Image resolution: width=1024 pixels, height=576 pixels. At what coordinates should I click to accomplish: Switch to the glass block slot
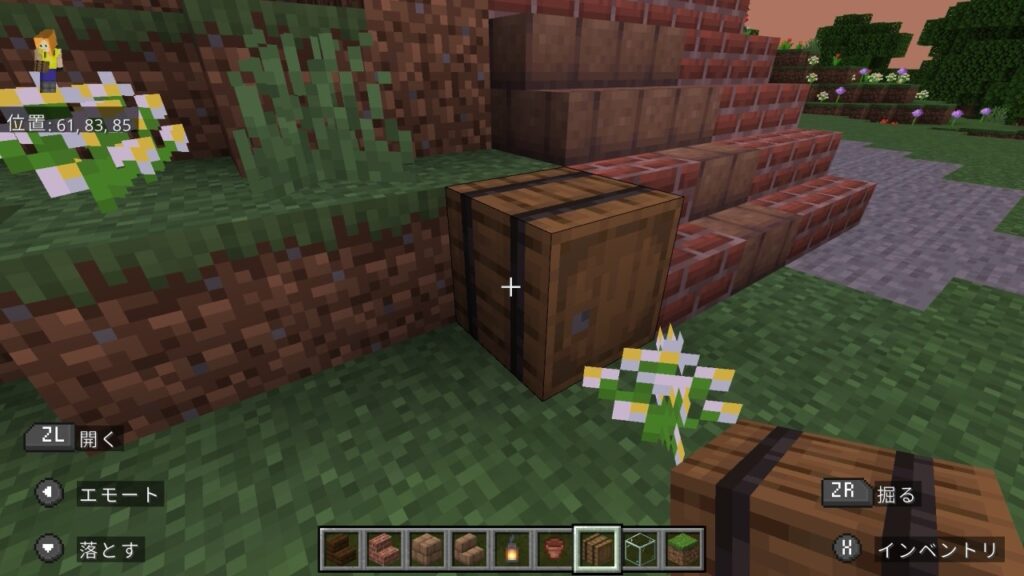click(640, 549)
